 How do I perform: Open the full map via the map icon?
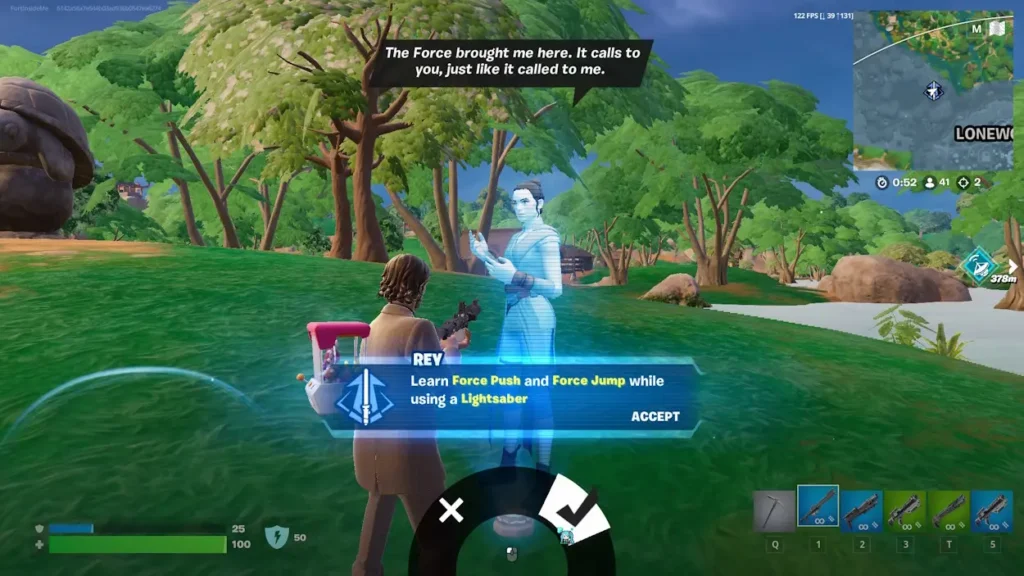point(997,29)
